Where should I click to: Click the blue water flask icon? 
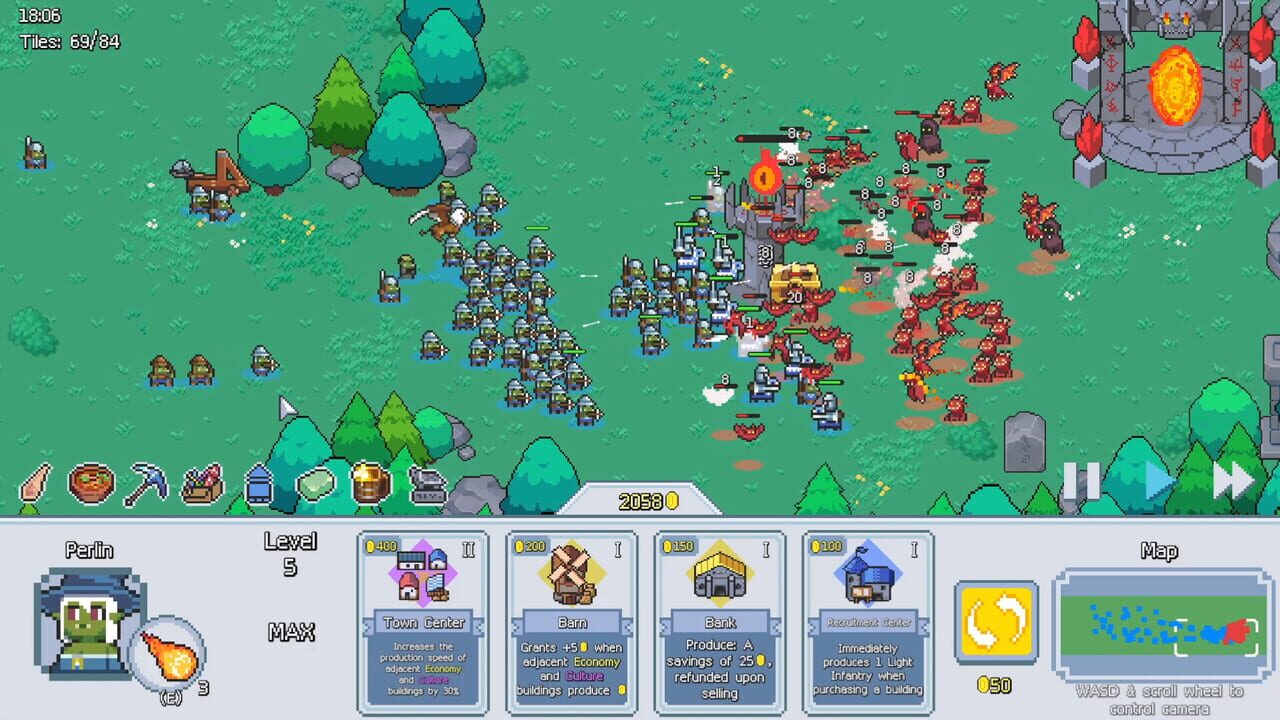click(259, 486)
